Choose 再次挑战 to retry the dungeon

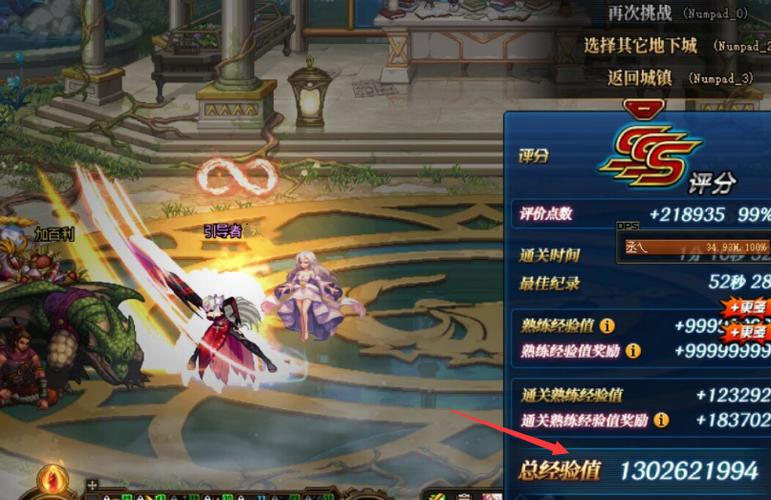pyautogui.click(x=641, y=13)
